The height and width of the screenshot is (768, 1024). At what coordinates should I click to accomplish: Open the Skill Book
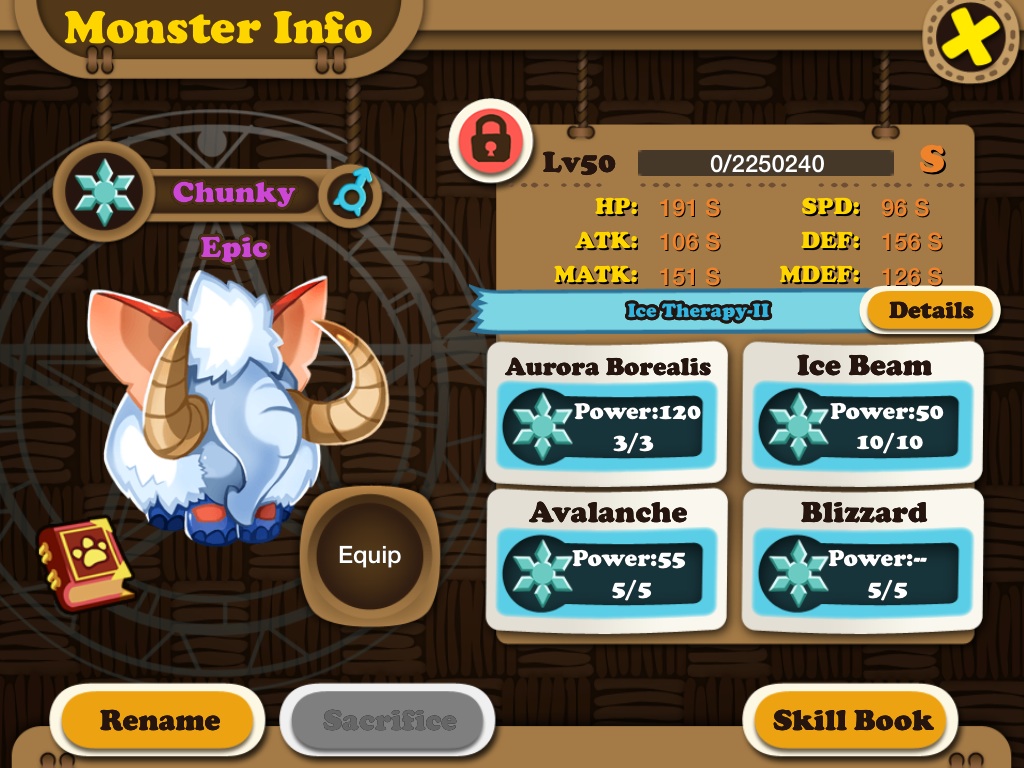tap(852, 720)
